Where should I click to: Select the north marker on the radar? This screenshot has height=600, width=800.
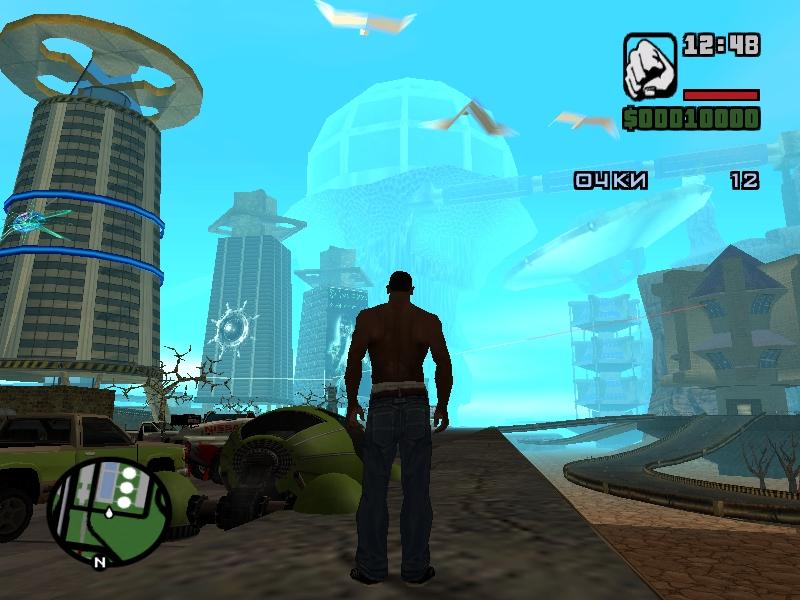point(99,562)
